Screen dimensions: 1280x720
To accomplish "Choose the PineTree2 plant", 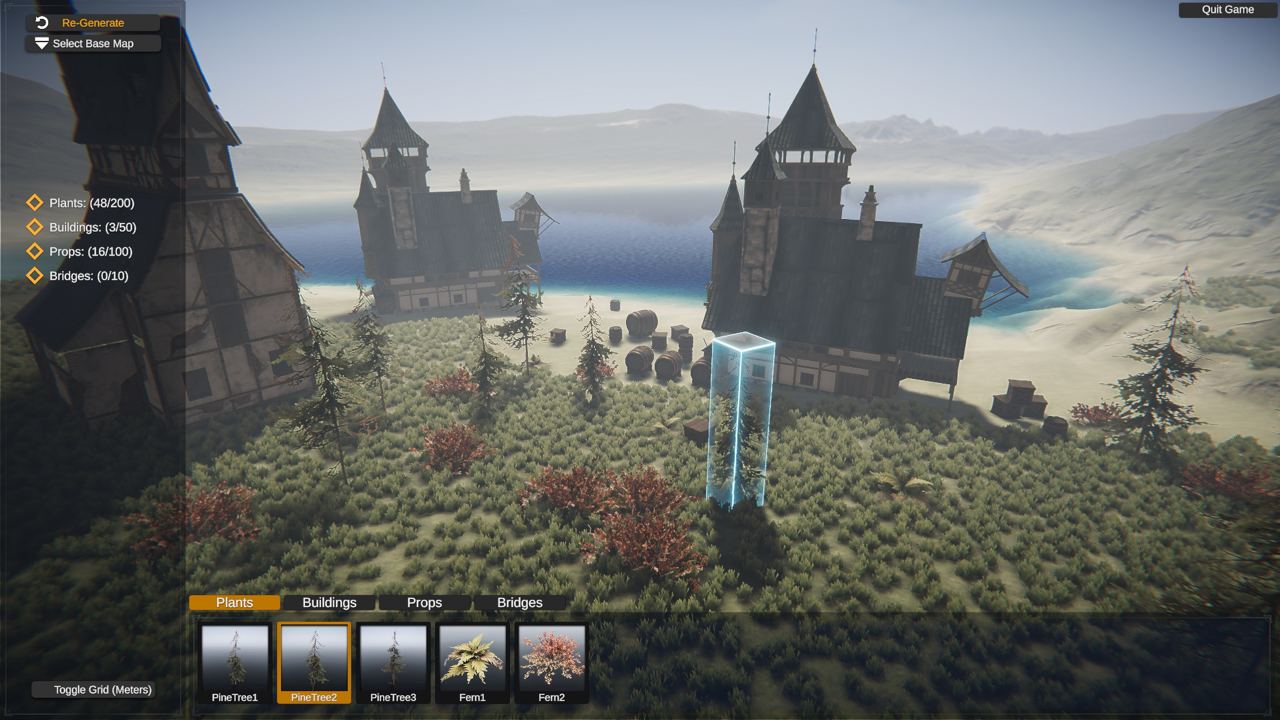I will coord(314,663).
